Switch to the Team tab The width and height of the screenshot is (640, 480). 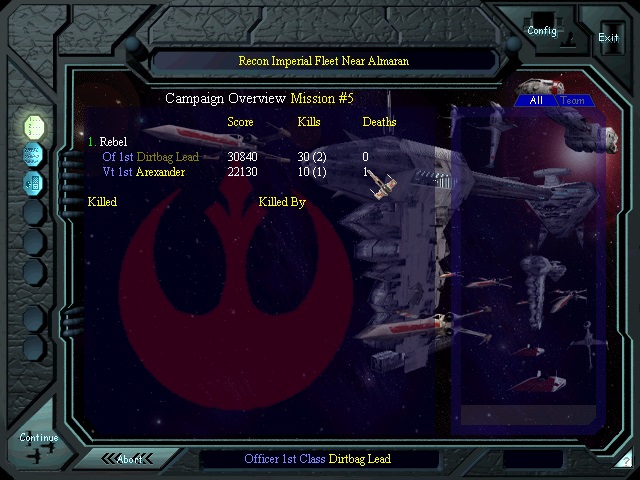click(x=573, y=100)
